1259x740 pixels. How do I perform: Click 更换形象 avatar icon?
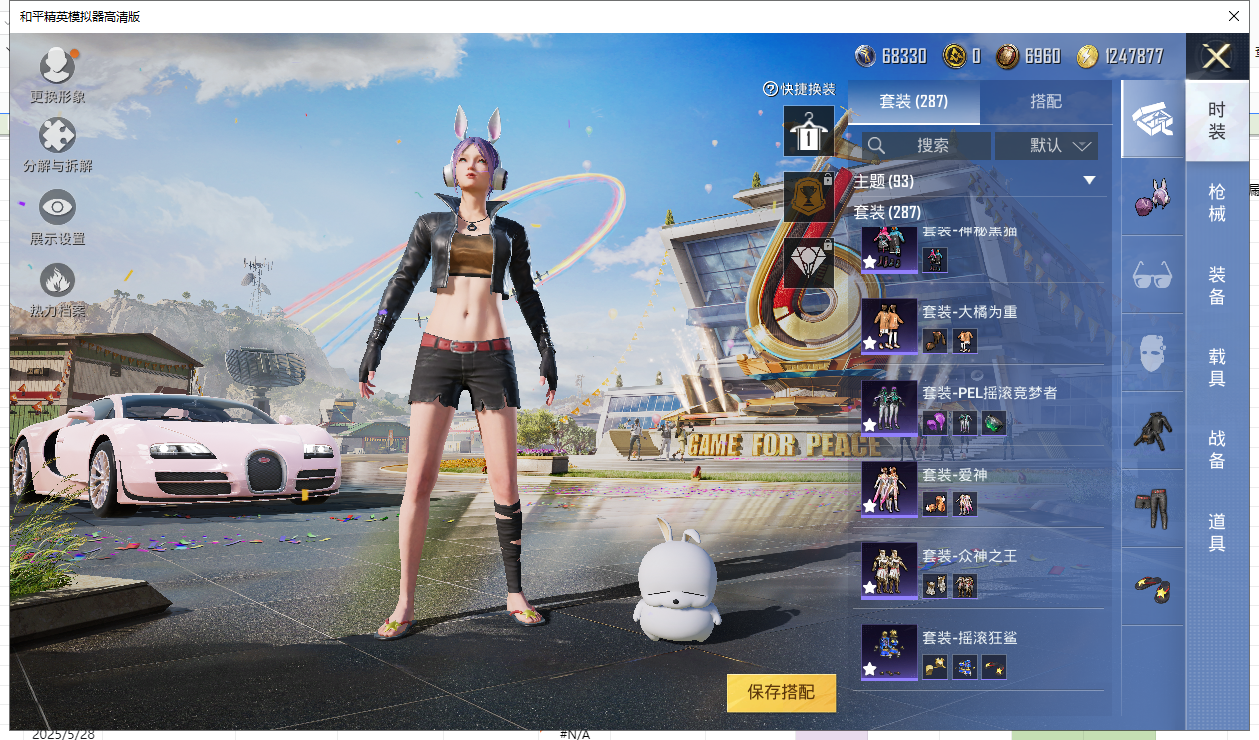57,66
